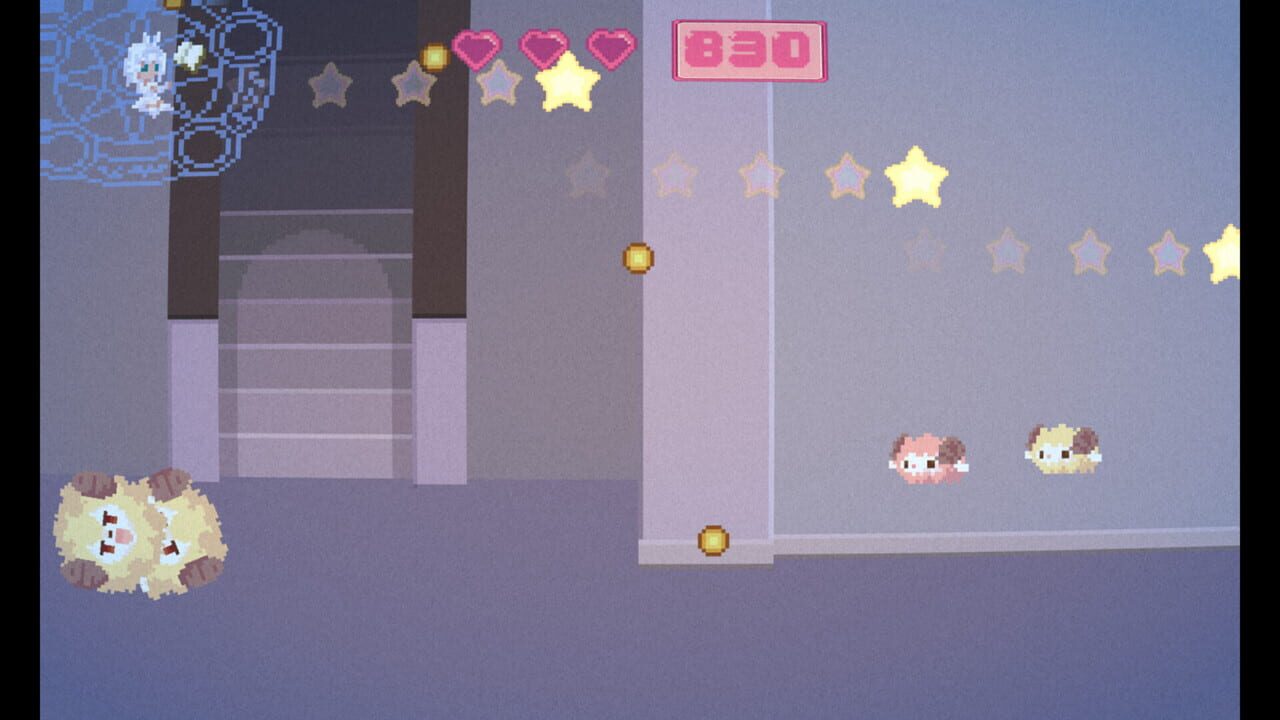Click the coin beside the first heart
Viewport: 1280px width, 720px height.
pyautogui.click(x=436, y=57)
